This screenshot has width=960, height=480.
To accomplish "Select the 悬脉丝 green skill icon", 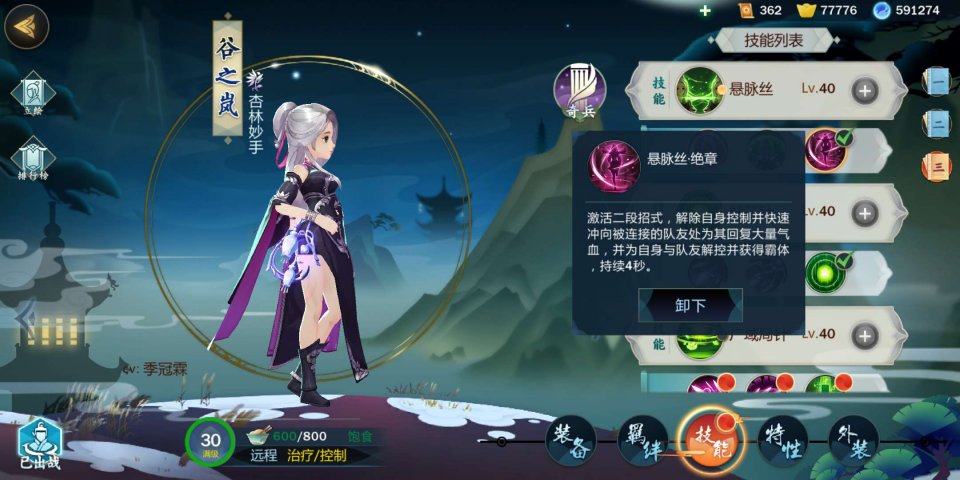I will tap(699, 89).
